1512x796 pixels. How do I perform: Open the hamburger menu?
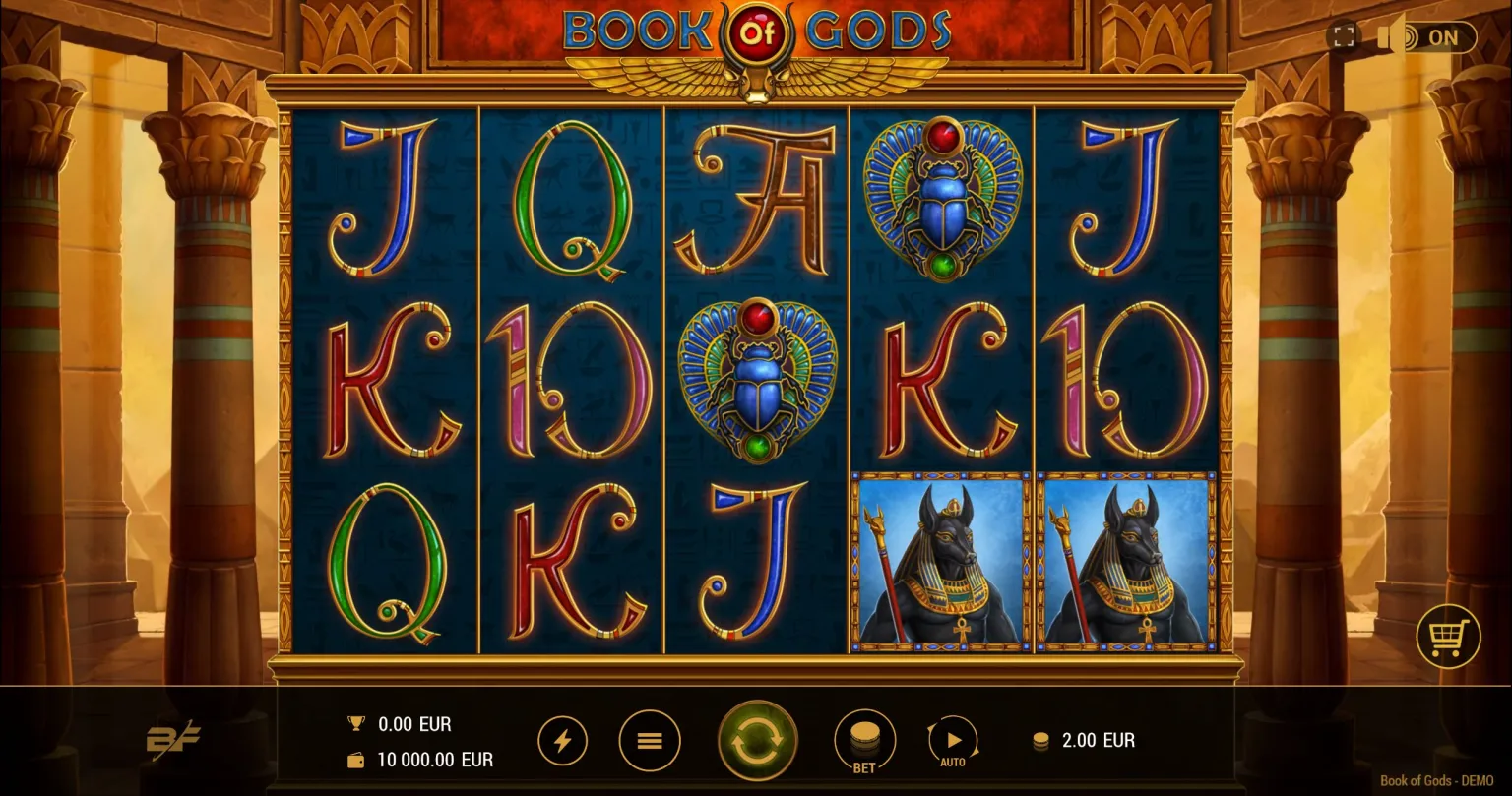click(650, 740)
